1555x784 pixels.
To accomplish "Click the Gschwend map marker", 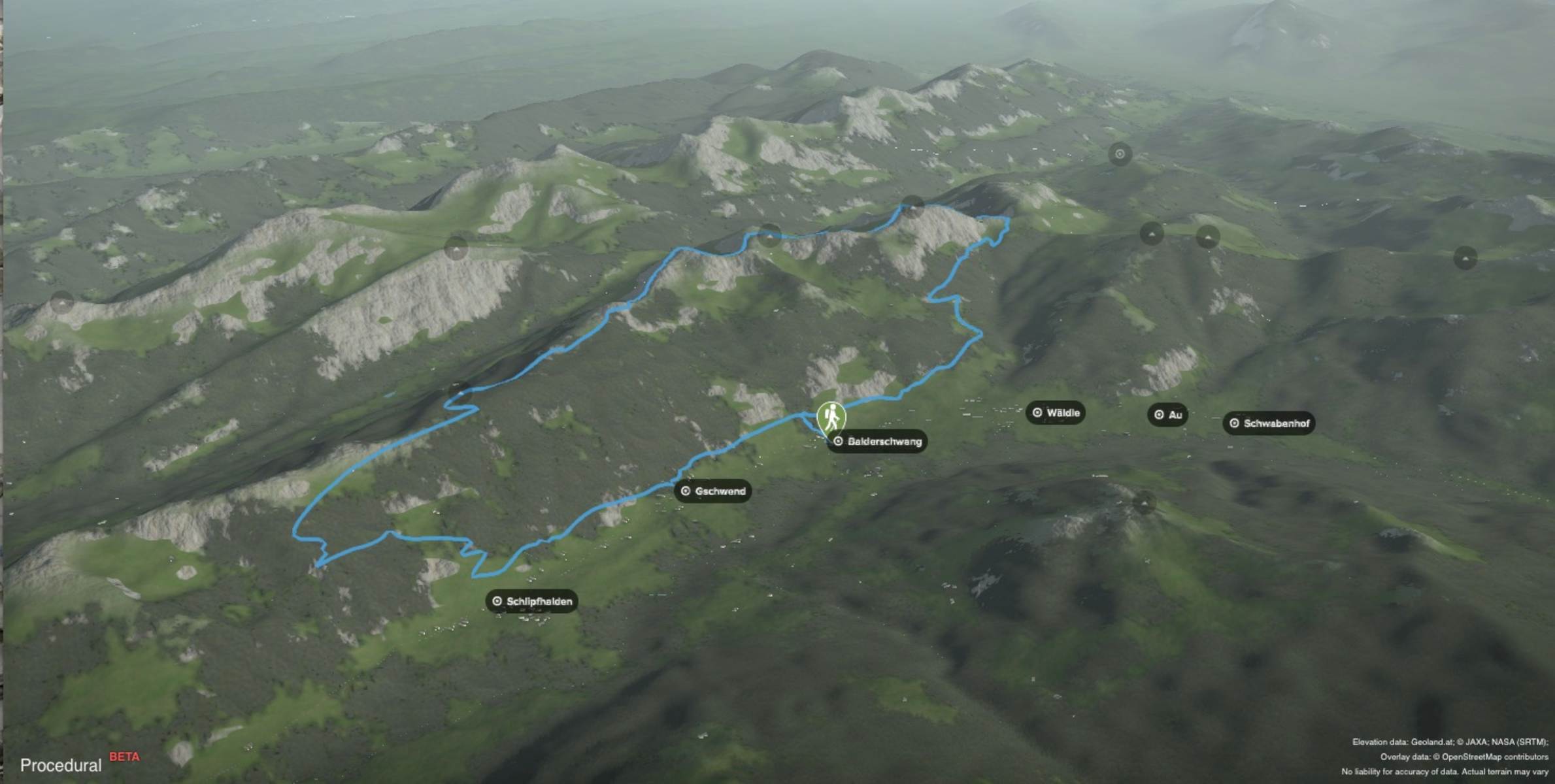I will [712, 491].
